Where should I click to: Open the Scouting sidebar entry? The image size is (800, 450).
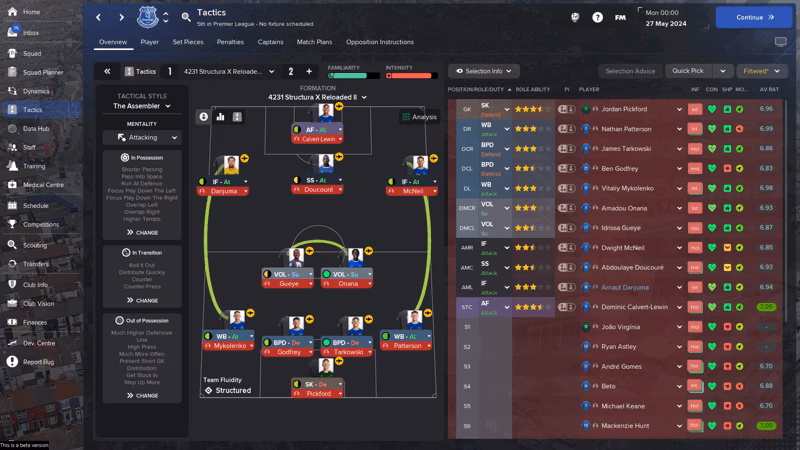(34, 245)
